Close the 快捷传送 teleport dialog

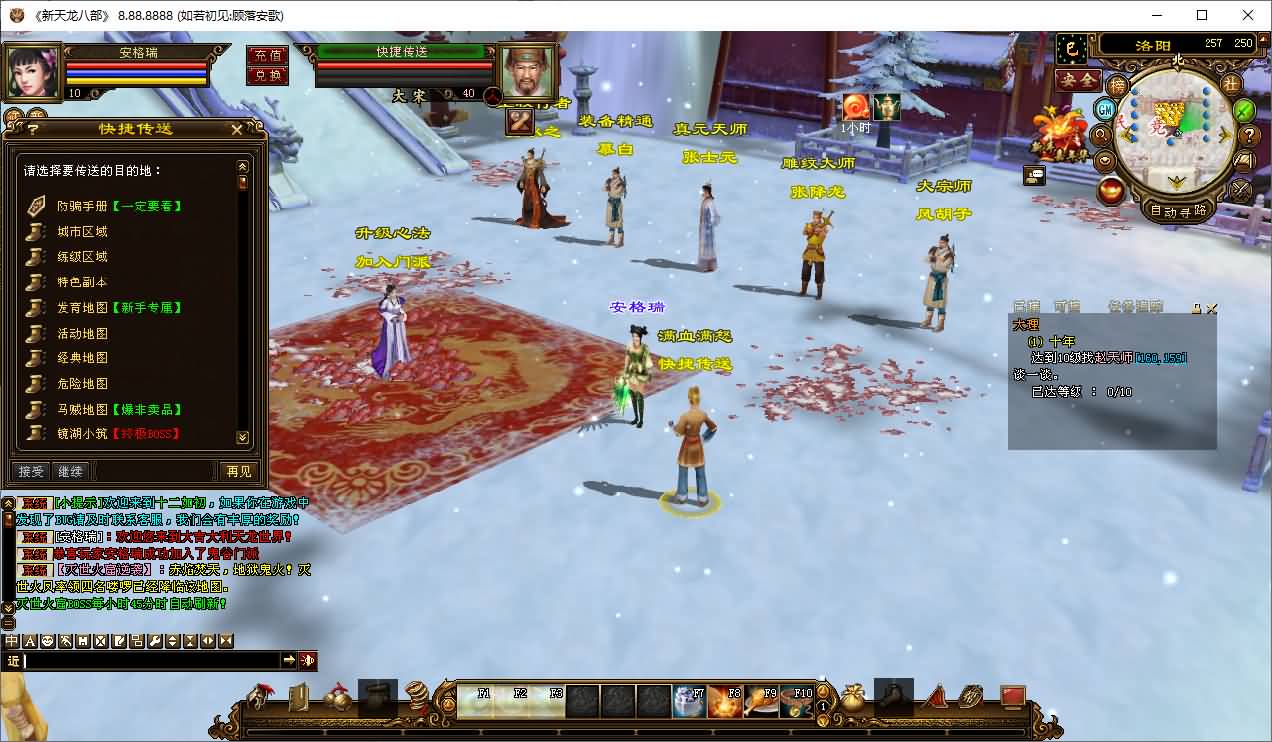click(237, 129)
